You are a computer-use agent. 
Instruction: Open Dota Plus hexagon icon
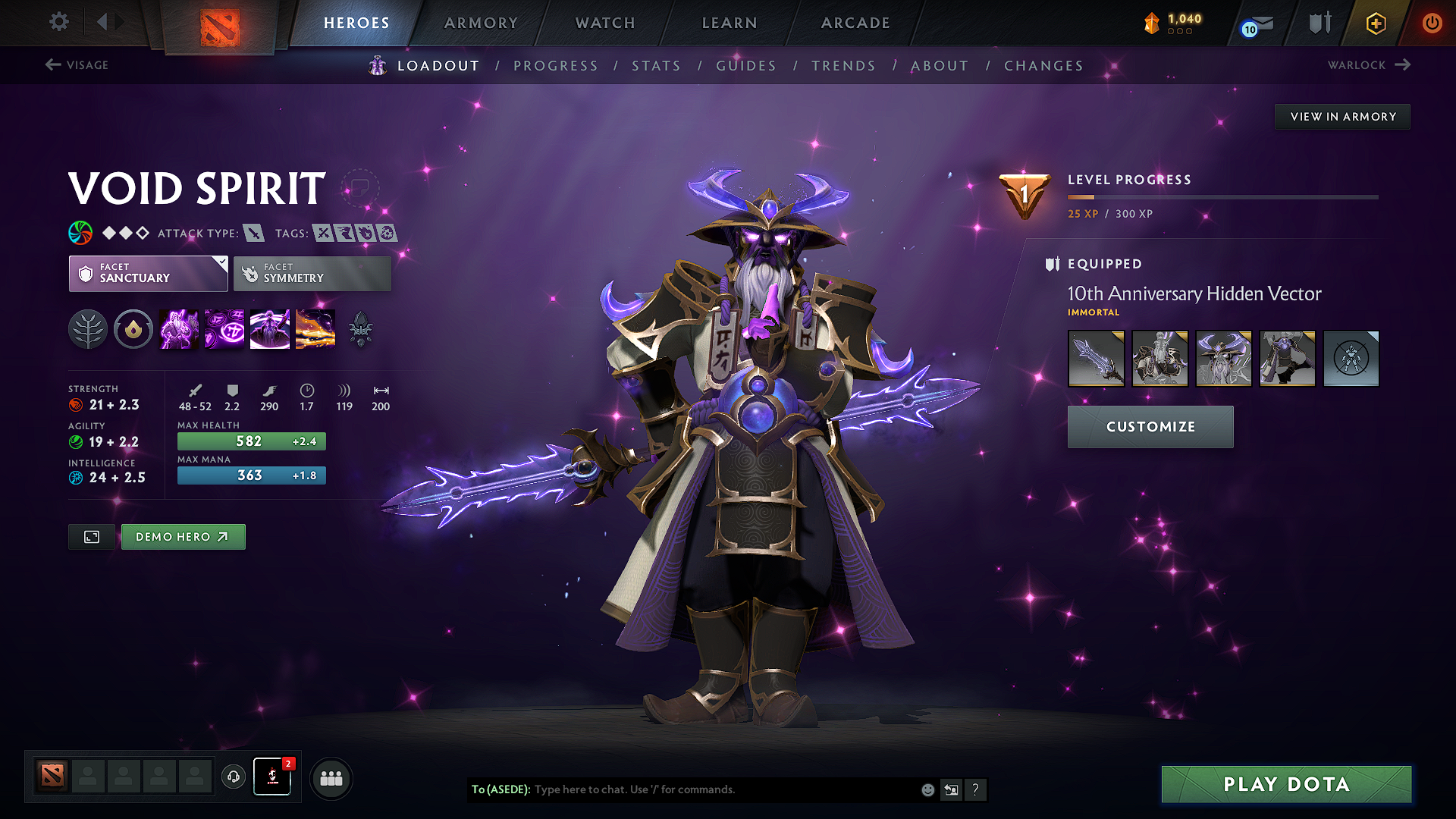click(1375, 24)
